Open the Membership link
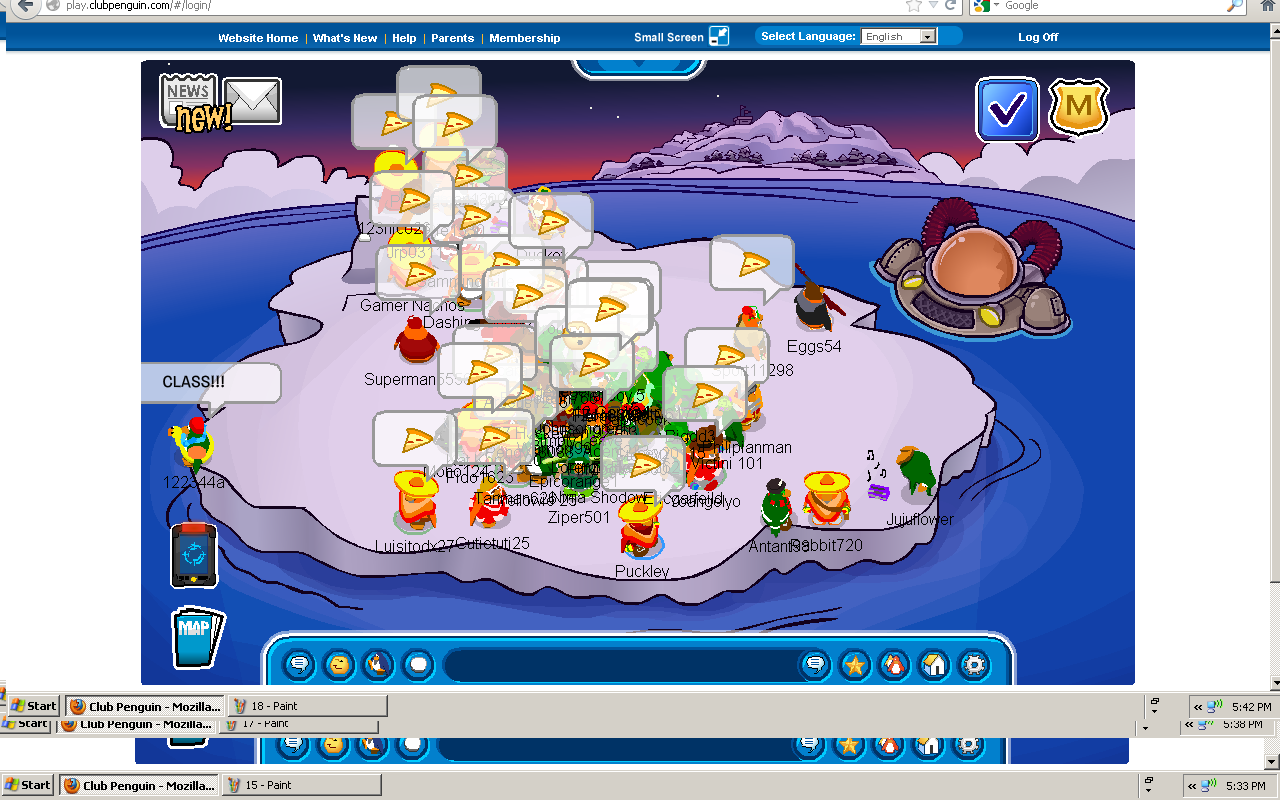Screen dimensions: 1280x800 tap(525, 38)
